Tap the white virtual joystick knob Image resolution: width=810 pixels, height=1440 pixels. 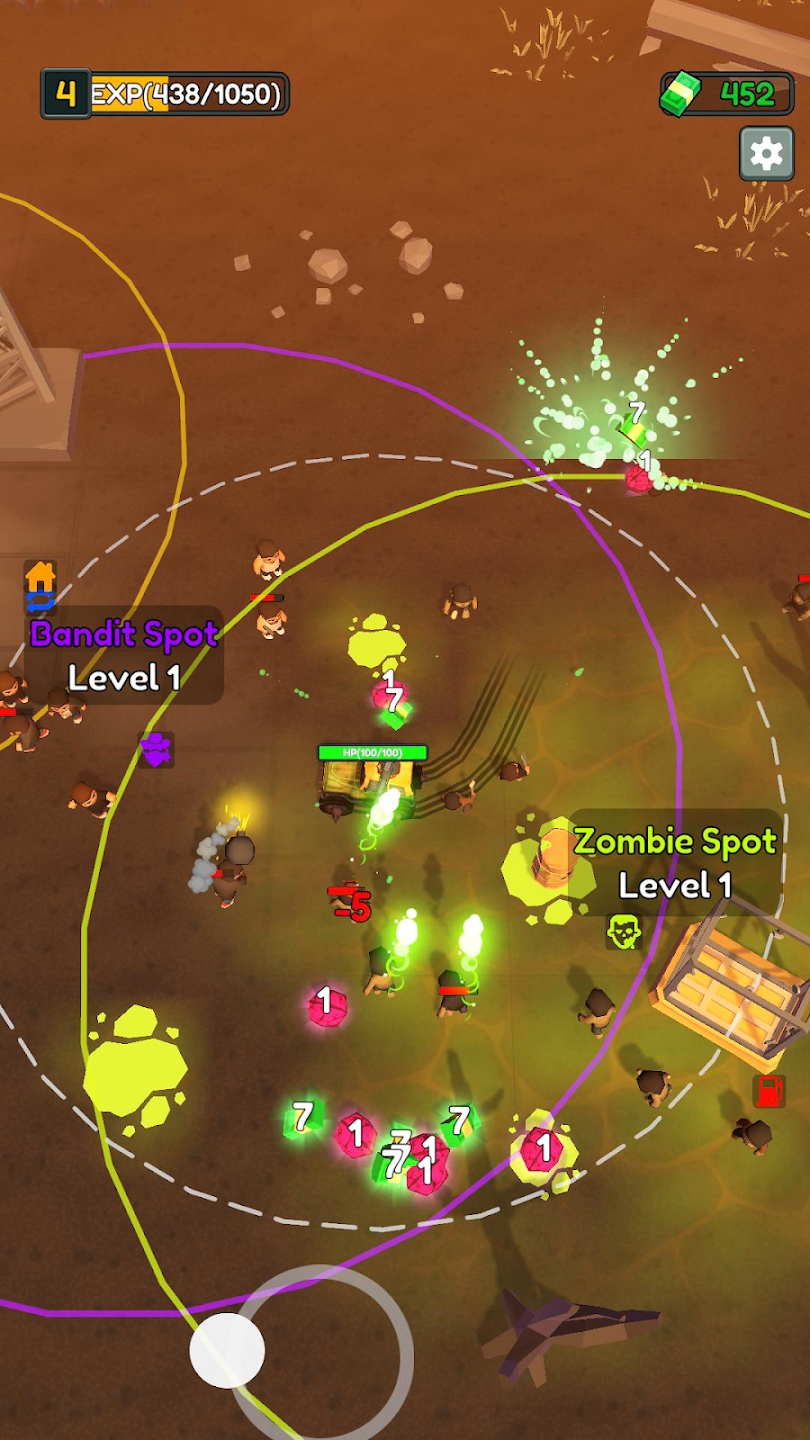[227, 1350]
